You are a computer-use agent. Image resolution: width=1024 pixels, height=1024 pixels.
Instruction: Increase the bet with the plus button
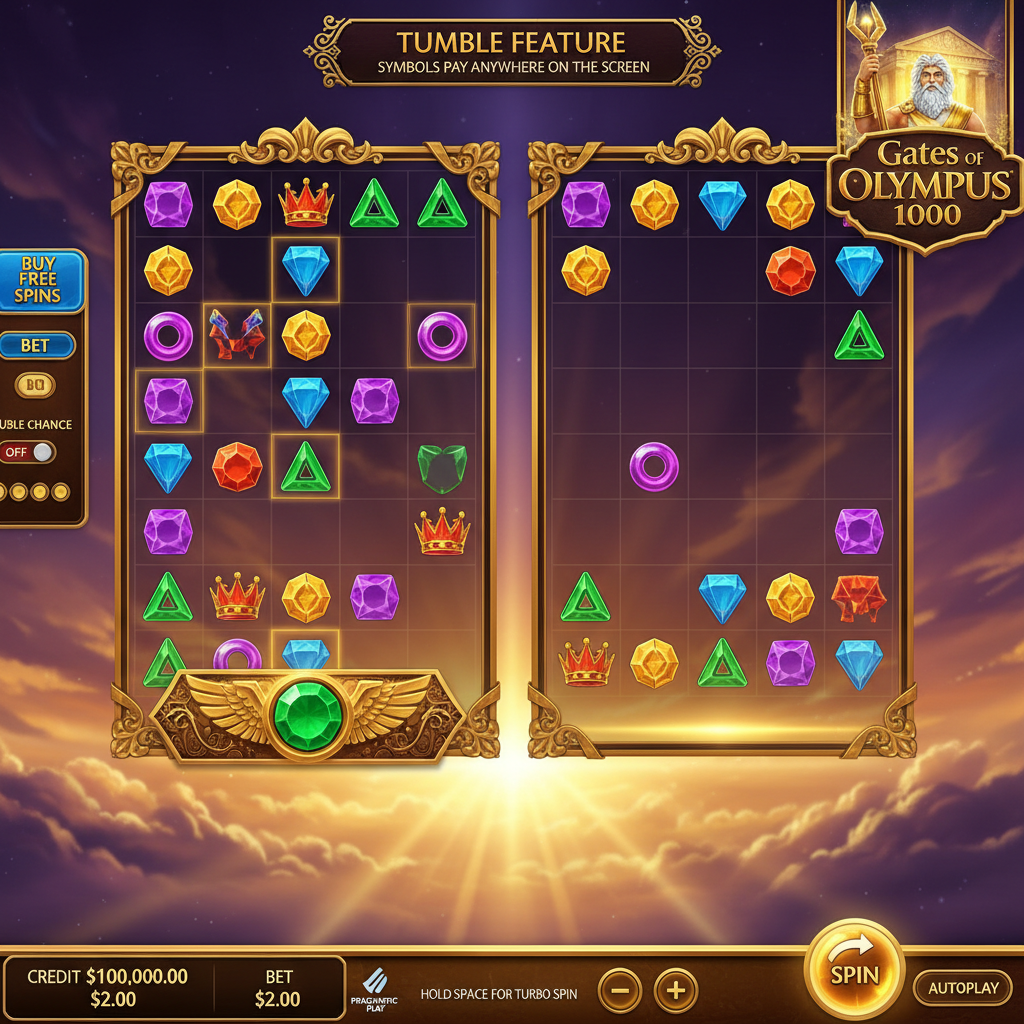(x=676, y=991)
